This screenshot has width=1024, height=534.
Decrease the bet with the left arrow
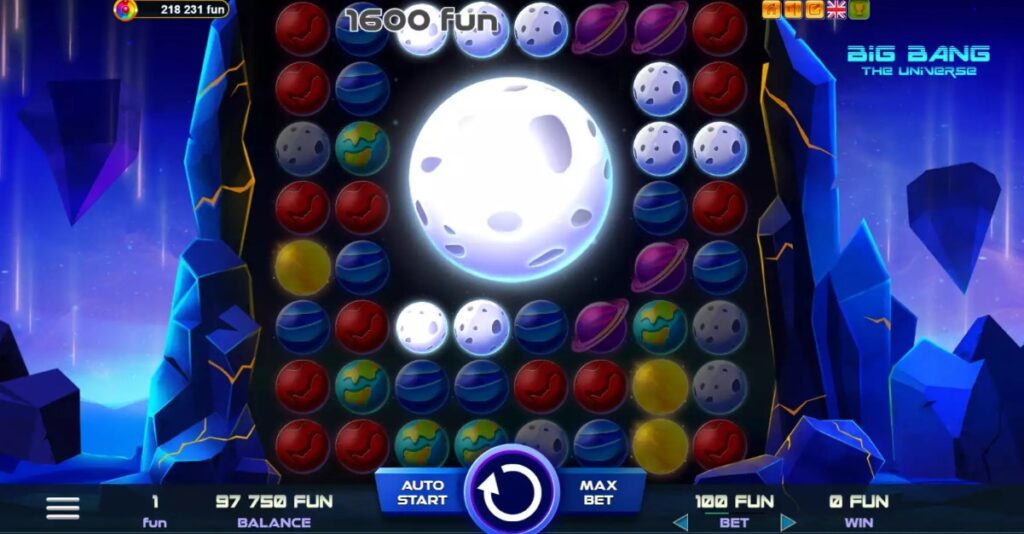coord(680,522)
